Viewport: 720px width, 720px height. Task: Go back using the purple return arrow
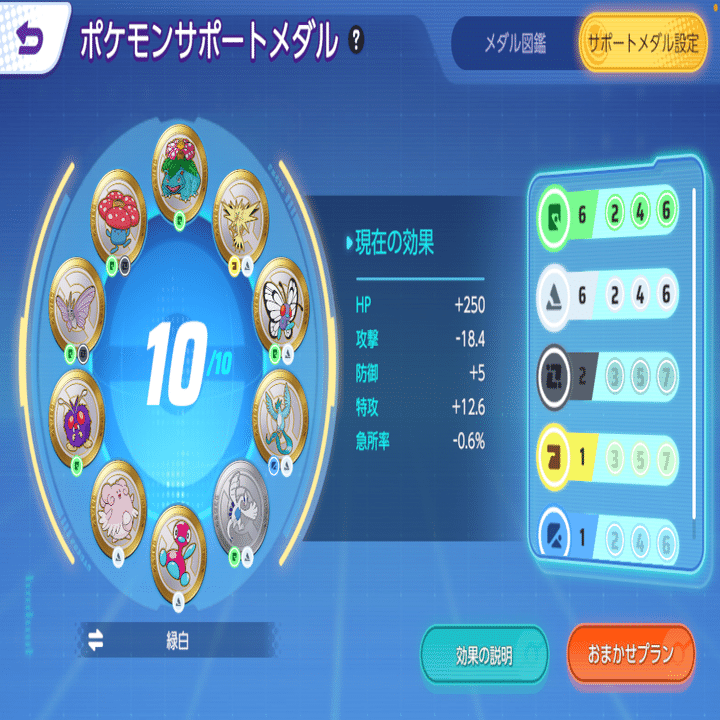(x=33, y=39)
